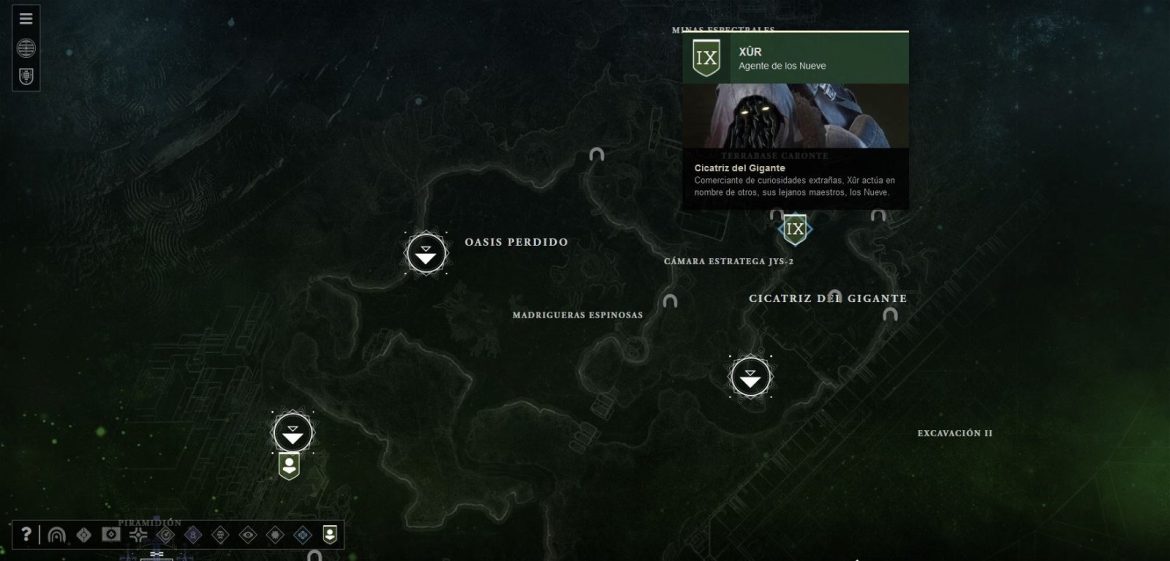
Task: Select the Cicatriz del Gigante landing zone marker
Action: click(x=750, y=377)
